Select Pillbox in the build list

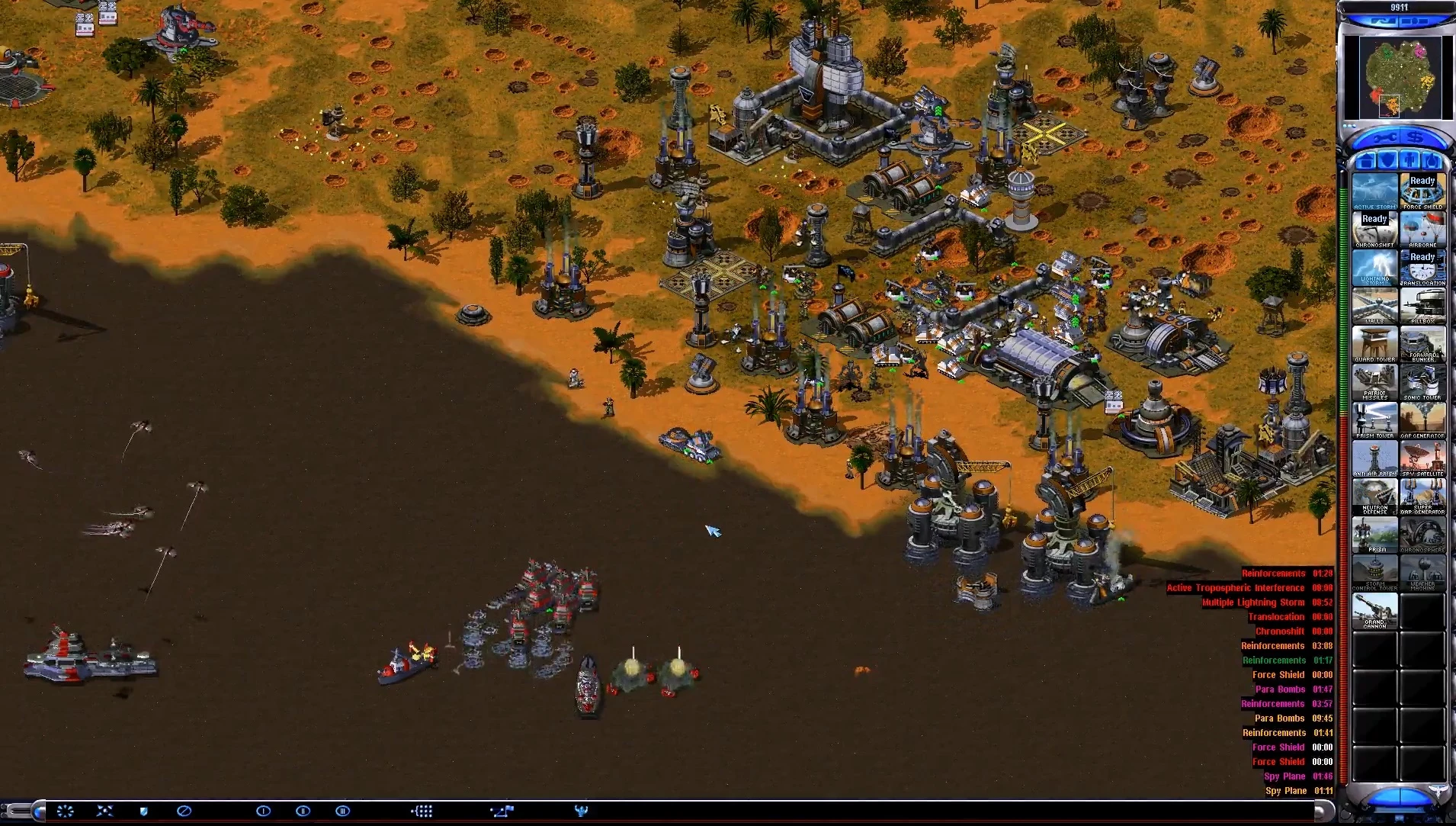[1422, 305]
